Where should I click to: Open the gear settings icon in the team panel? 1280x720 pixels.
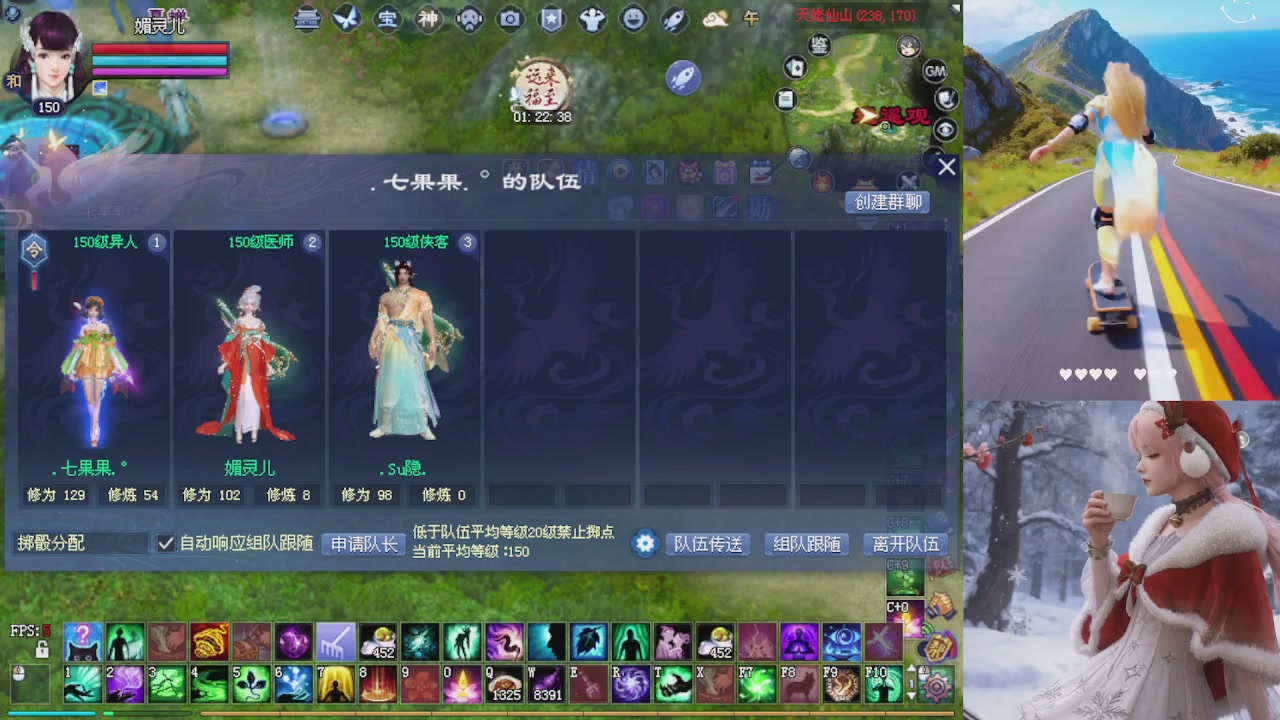pos(645,544)
